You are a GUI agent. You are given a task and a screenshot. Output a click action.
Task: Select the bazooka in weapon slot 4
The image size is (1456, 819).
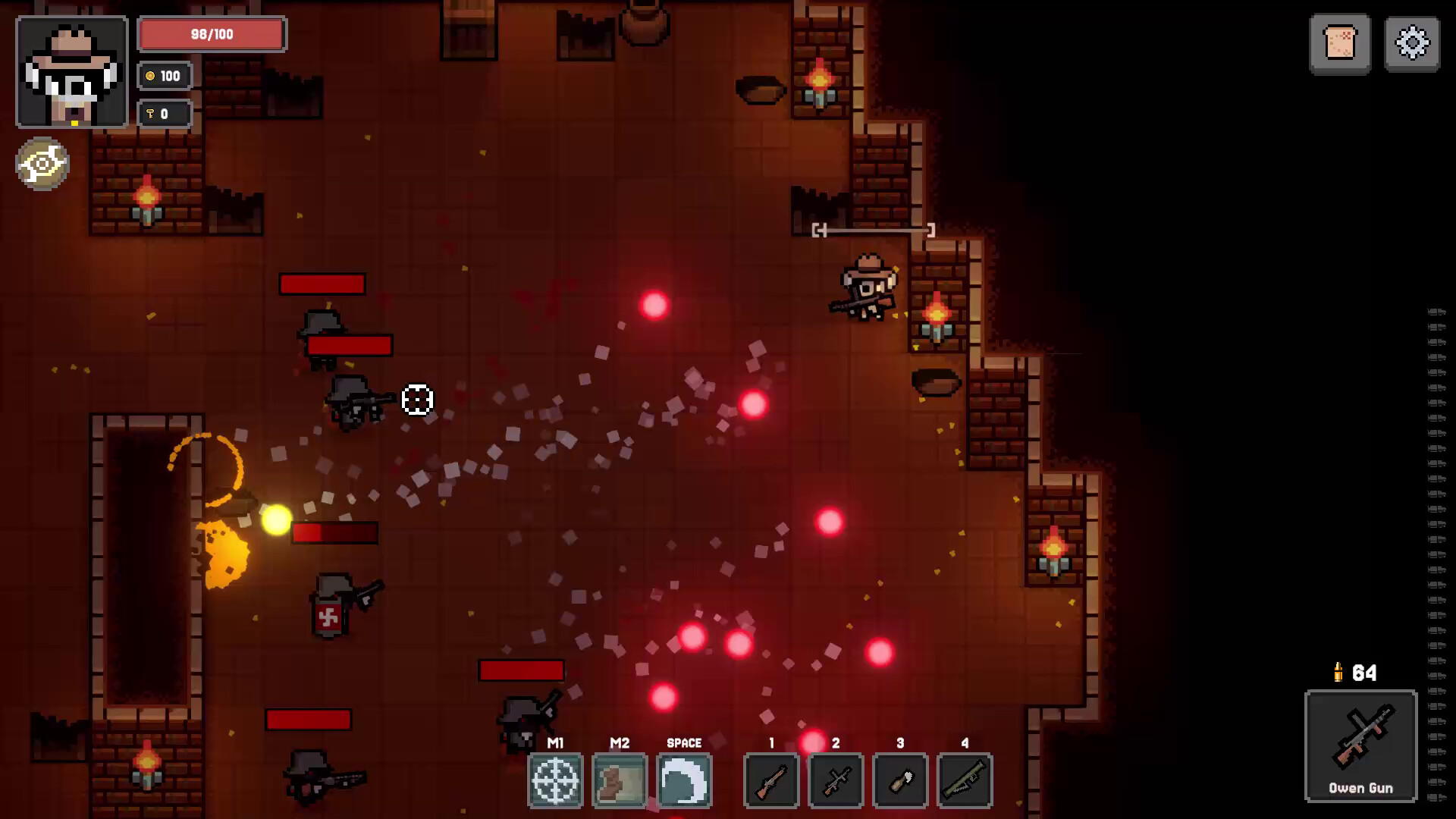pyautogui.click(x=965, y=781)
